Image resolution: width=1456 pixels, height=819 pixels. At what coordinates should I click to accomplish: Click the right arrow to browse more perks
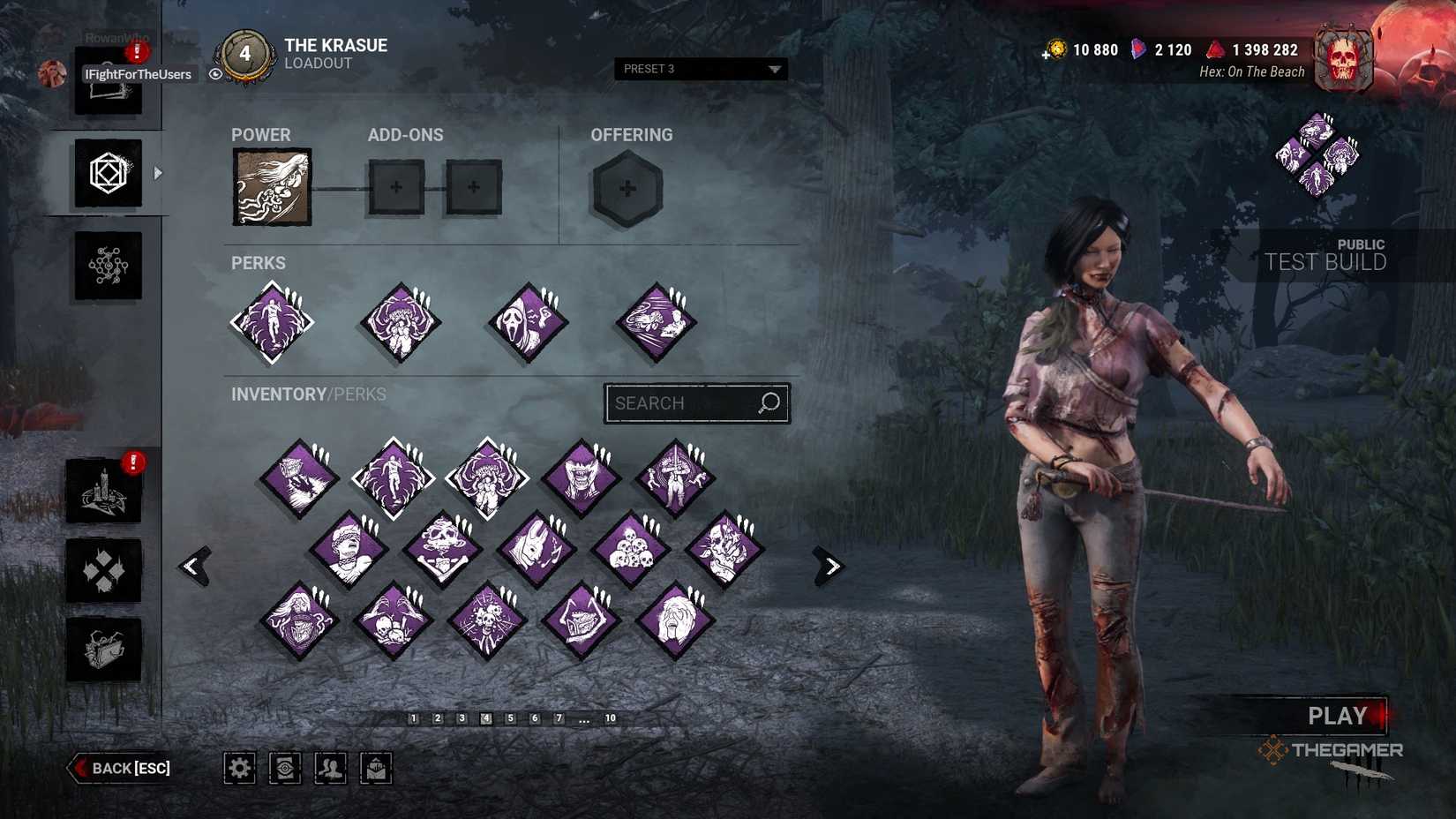(x=830, y=565)
